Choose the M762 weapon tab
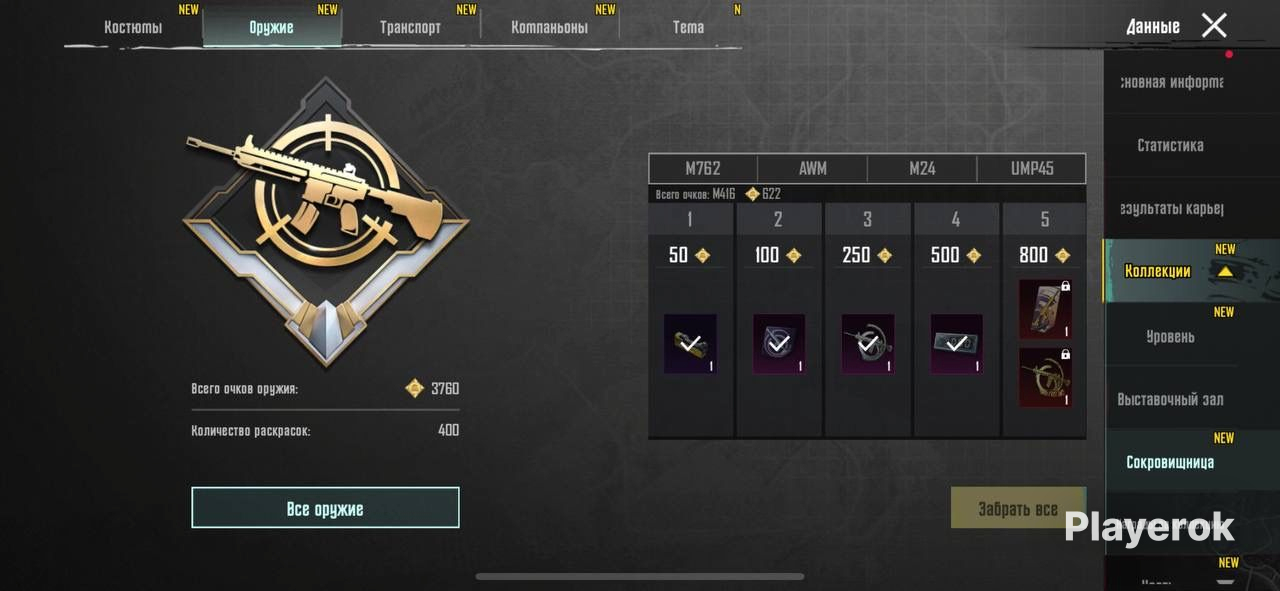Image resolution: width=1280 pixels, height=591 pixels. coord(703,168)
